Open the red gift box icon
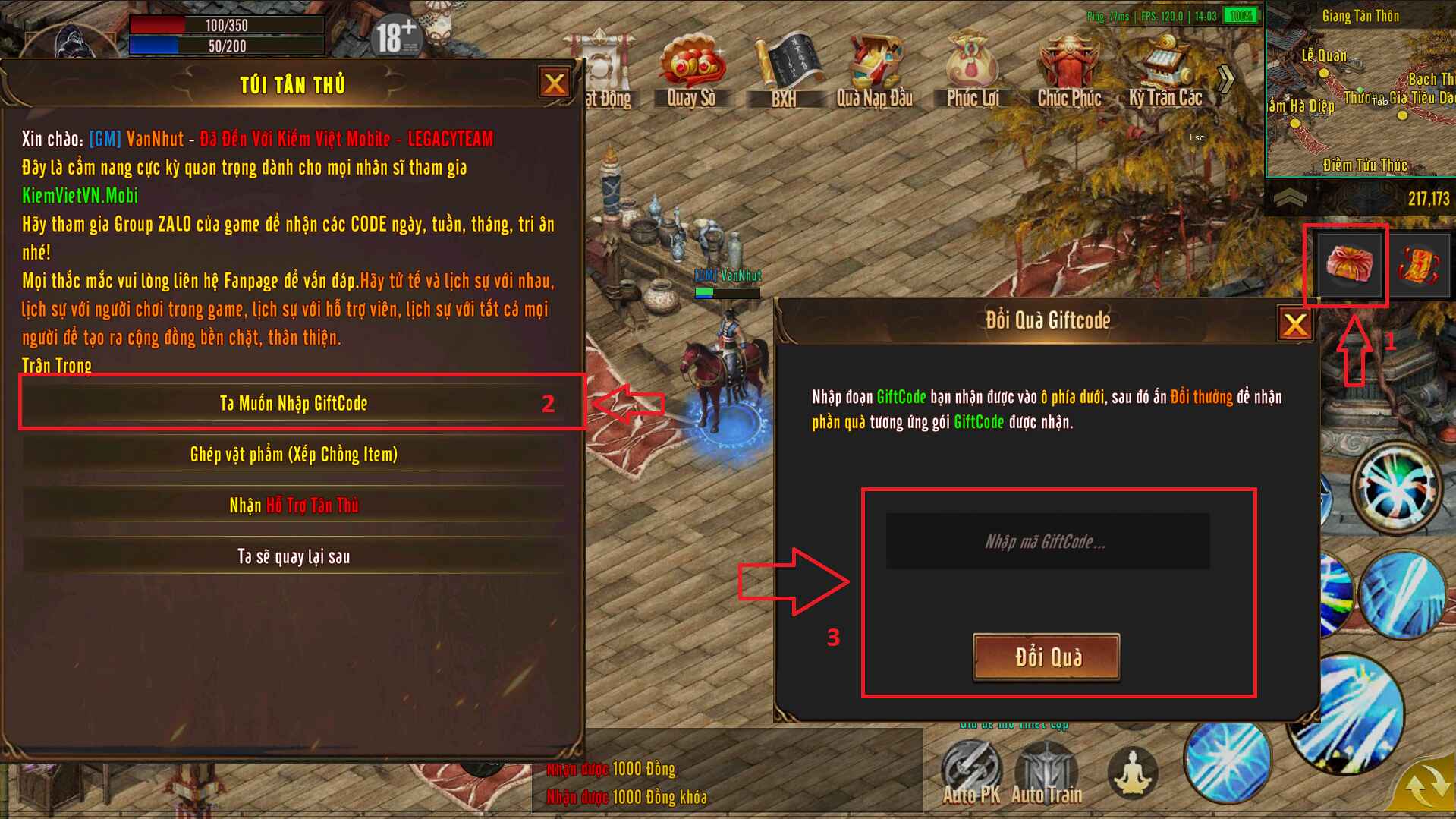 pos(1348,265)
